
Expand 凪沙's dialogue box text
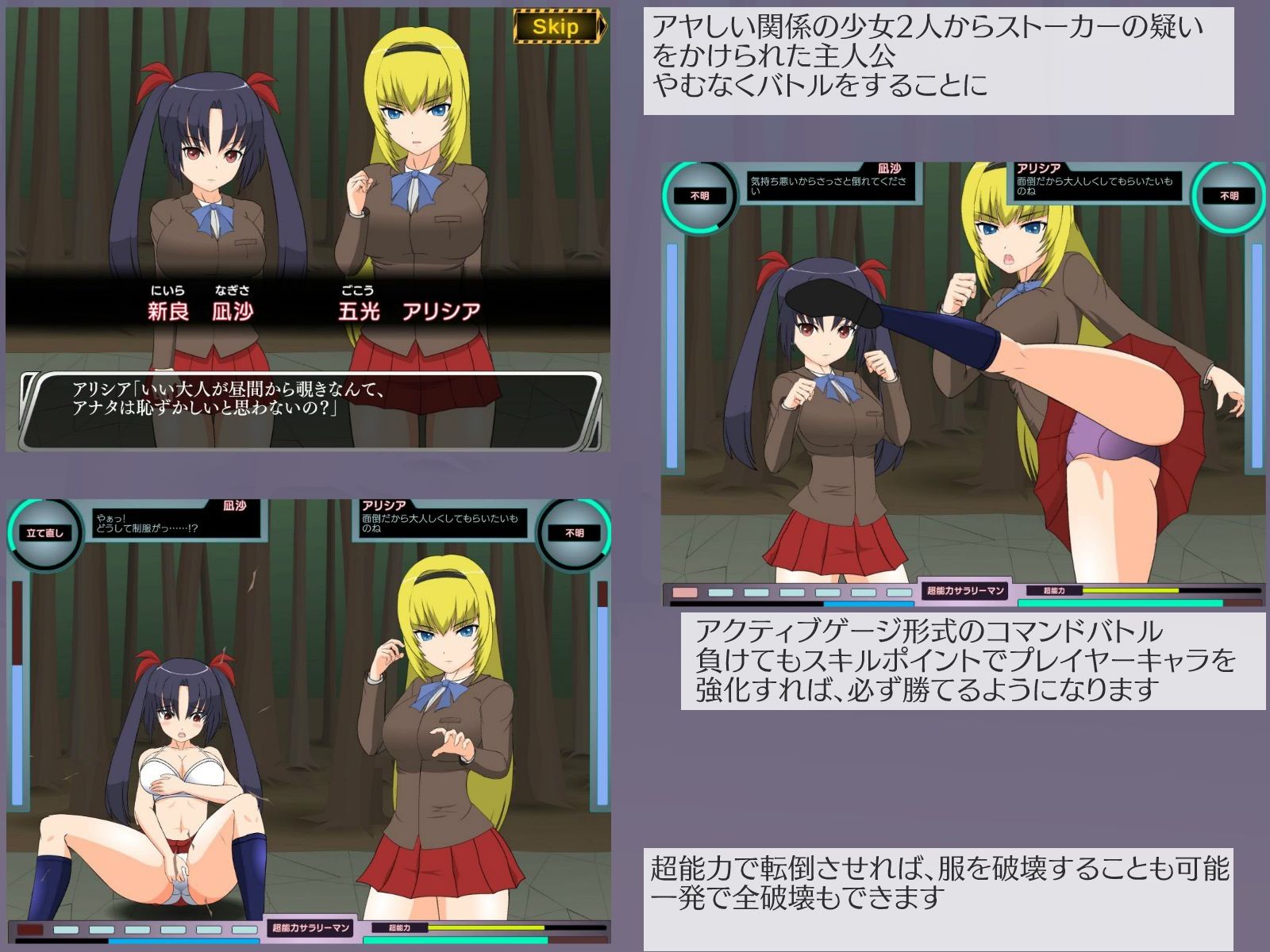coord(829,184)
